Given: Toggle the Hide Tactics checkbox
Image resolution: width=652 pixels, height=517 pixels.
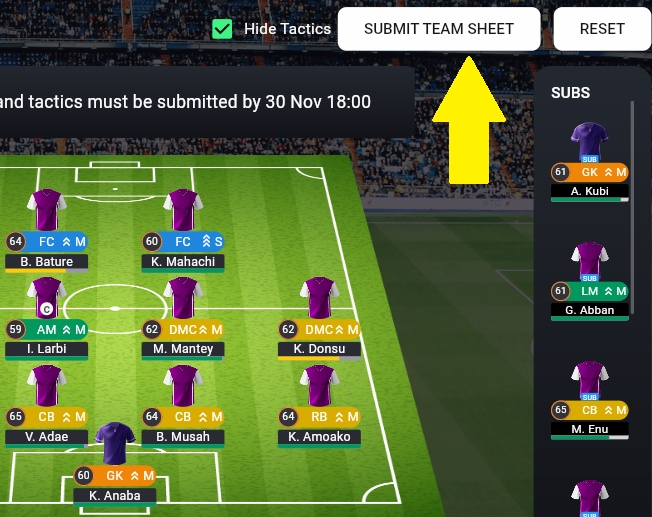Looking at the screenshot, I should (x=223, y=29).
